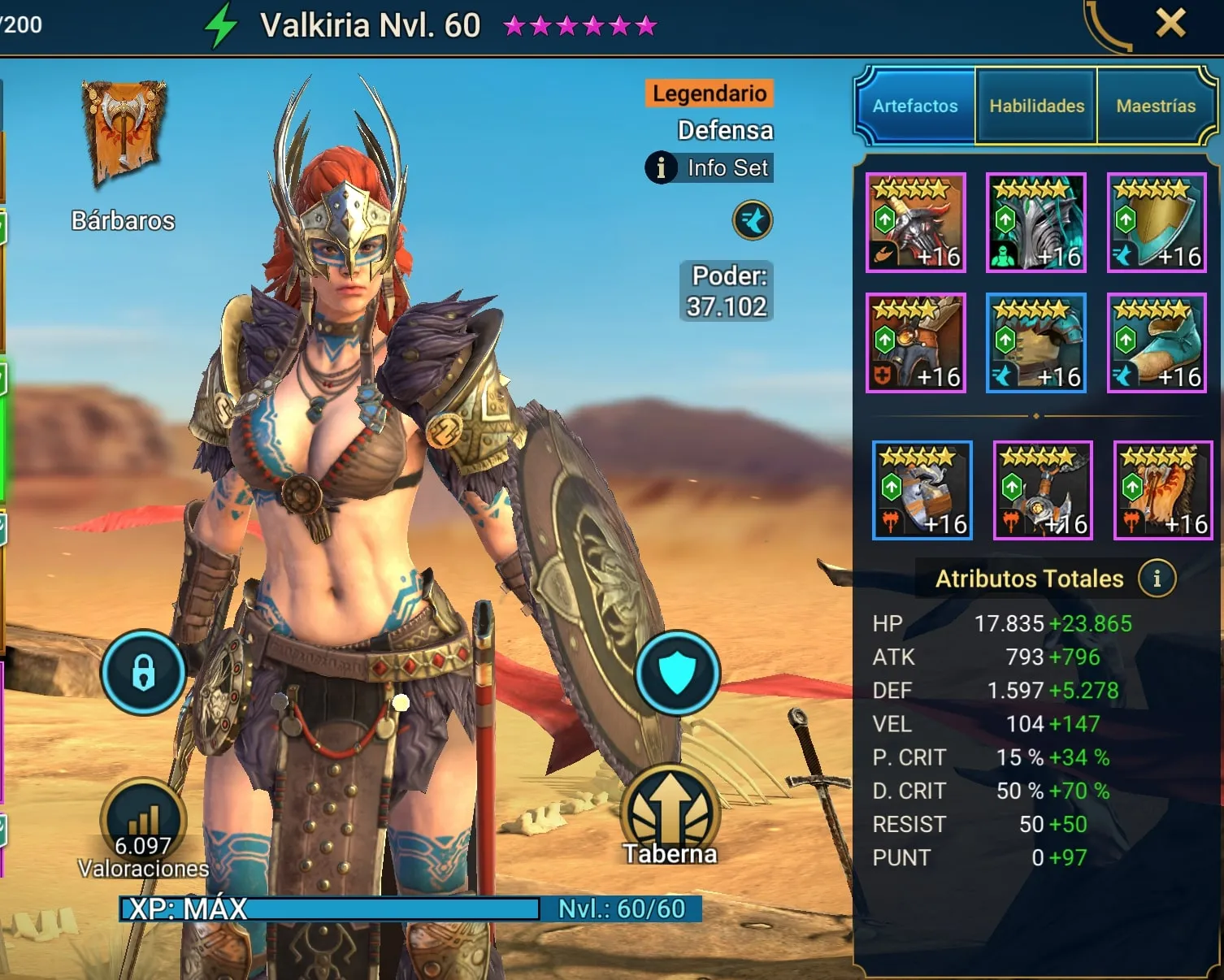The width and height of the screenshot is (1224, 980).
Task: View the Valoraciones ratings
Action: [x=143, y=830]
